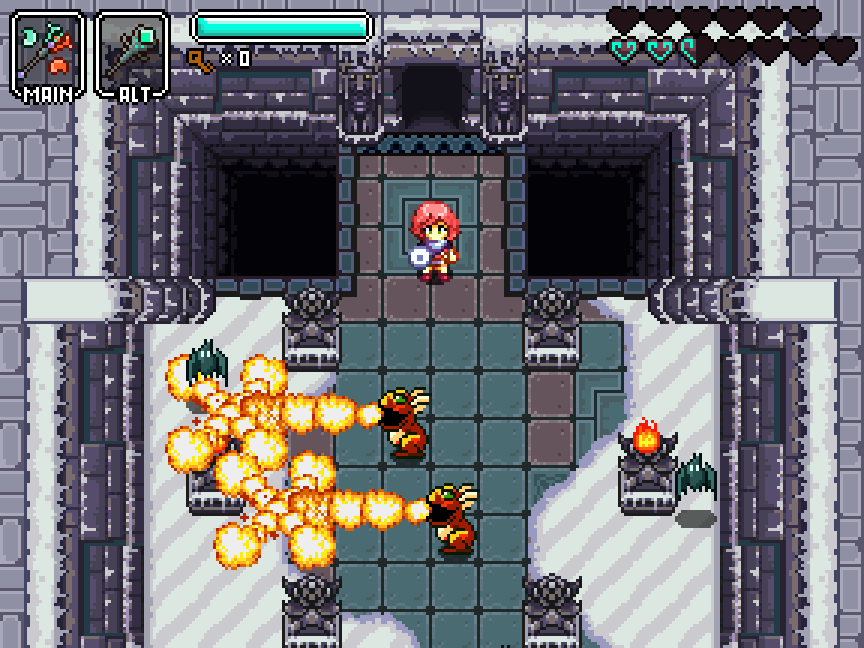
Task: Select the MAIN weapon slot
Action: click(x=46, y=55)
